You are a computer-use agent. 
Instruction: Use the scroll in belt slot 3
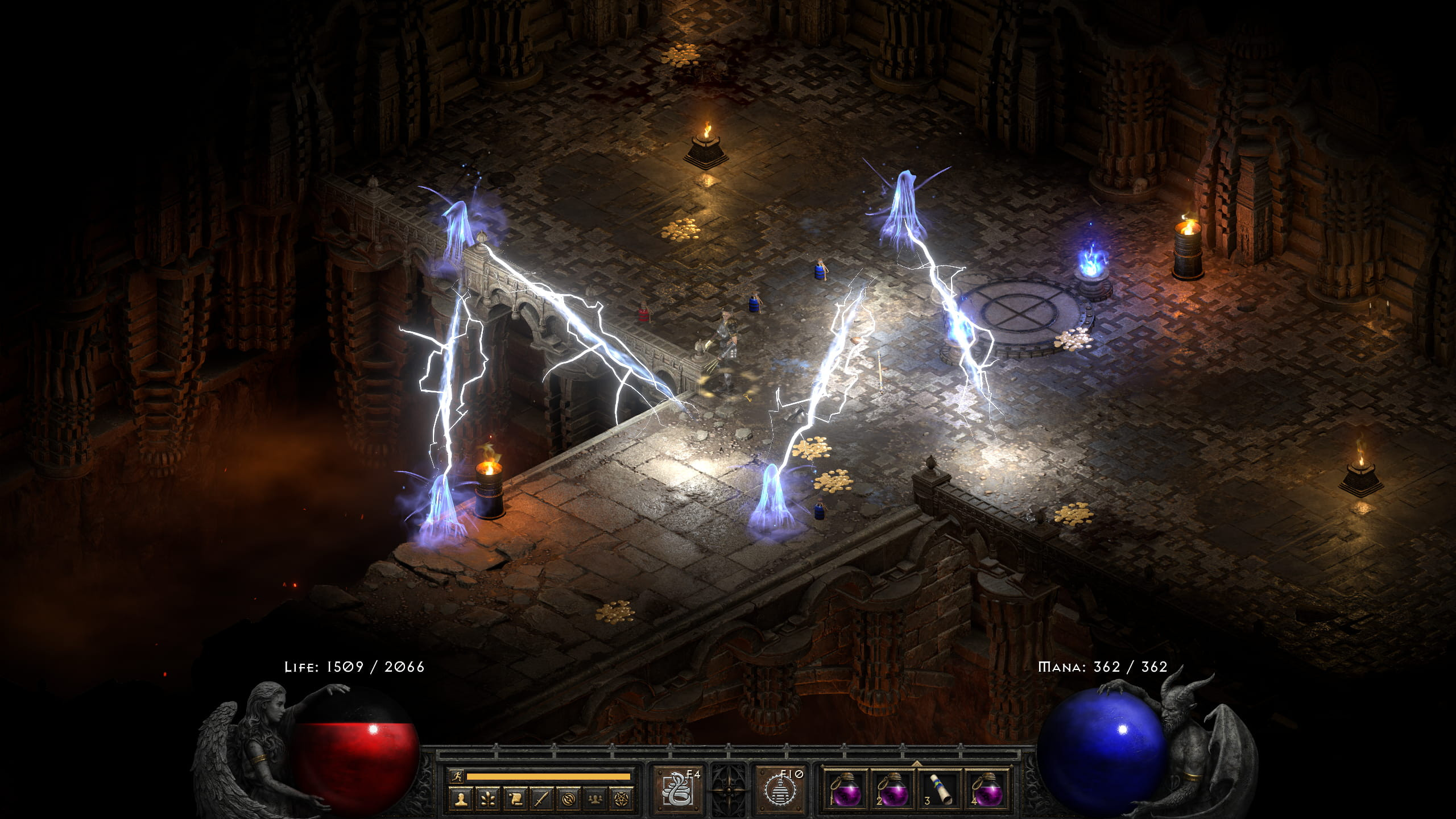940,789
